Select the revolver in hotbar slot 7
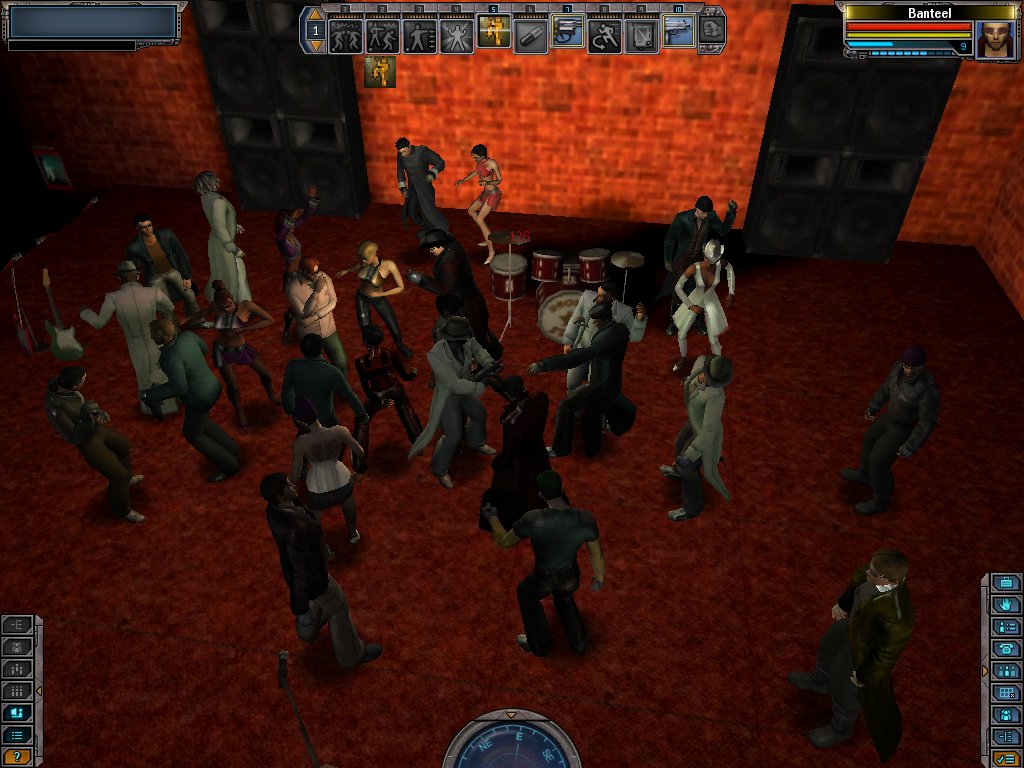Image resolution: width=1024 pixels, height=768 pixels. pos(567,35)
